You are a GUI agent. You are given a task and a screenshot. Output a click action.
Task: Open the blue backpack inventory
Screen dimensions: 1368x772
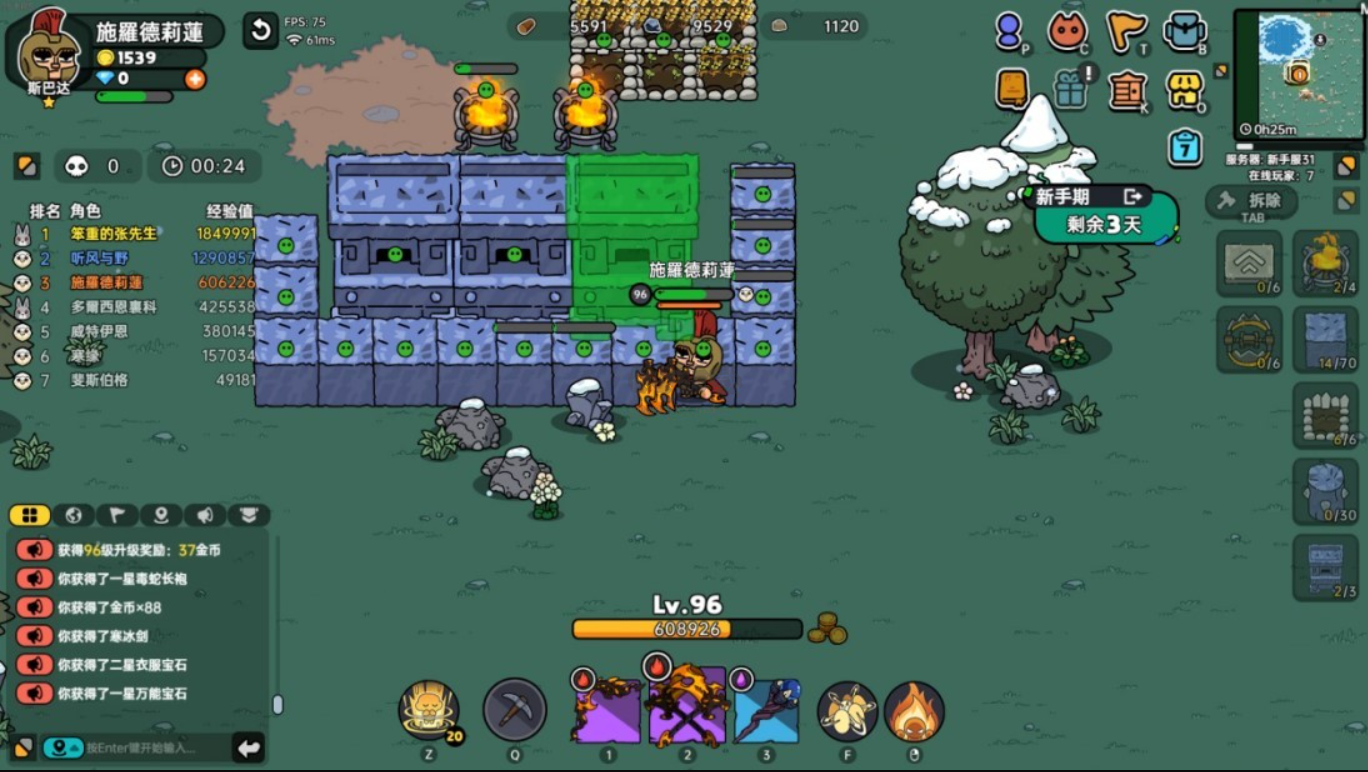tap(1185, 32)
